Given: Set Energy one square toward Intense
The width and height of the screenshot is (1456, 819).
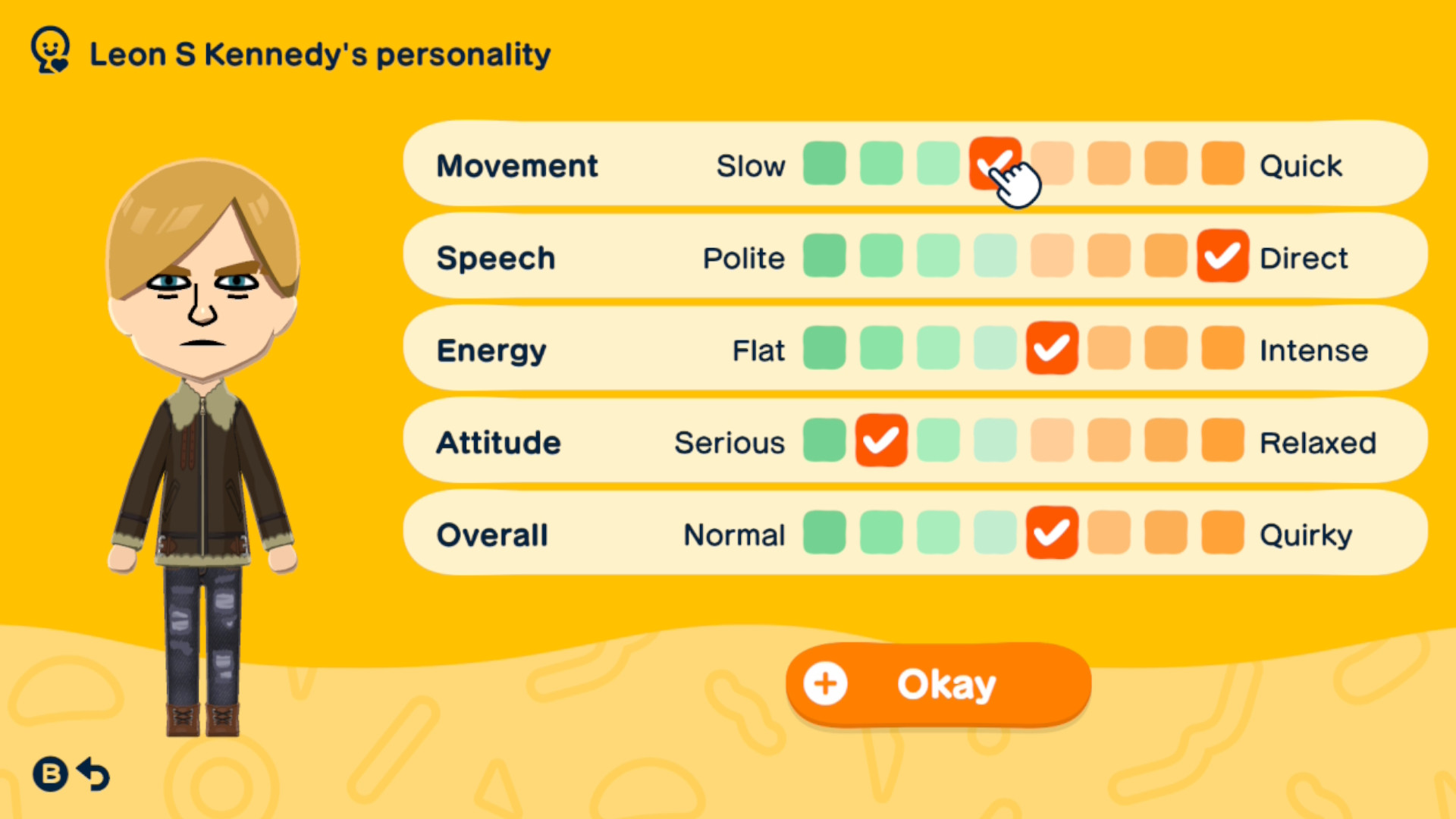Looking at the screenshot, I should pyautogui.click(x=1108, y=349).
